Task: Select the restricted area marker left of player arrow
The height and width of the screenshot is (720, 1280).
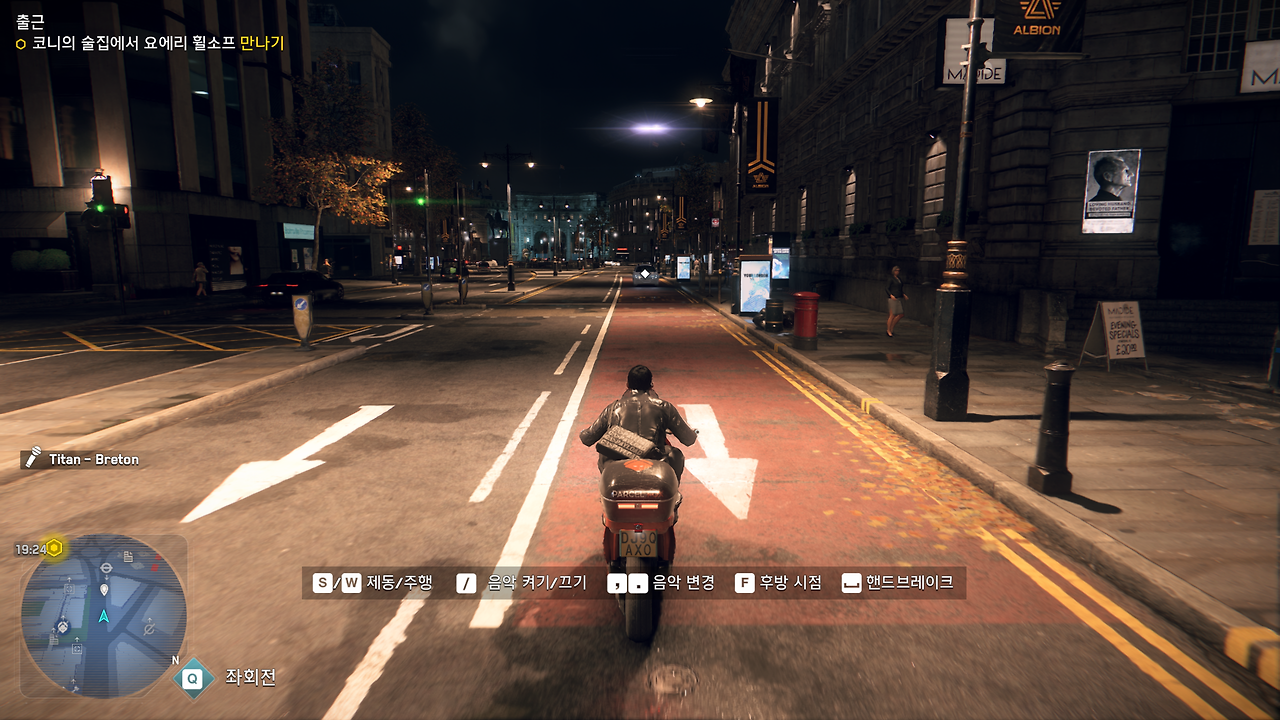Action: coord(63,627)
